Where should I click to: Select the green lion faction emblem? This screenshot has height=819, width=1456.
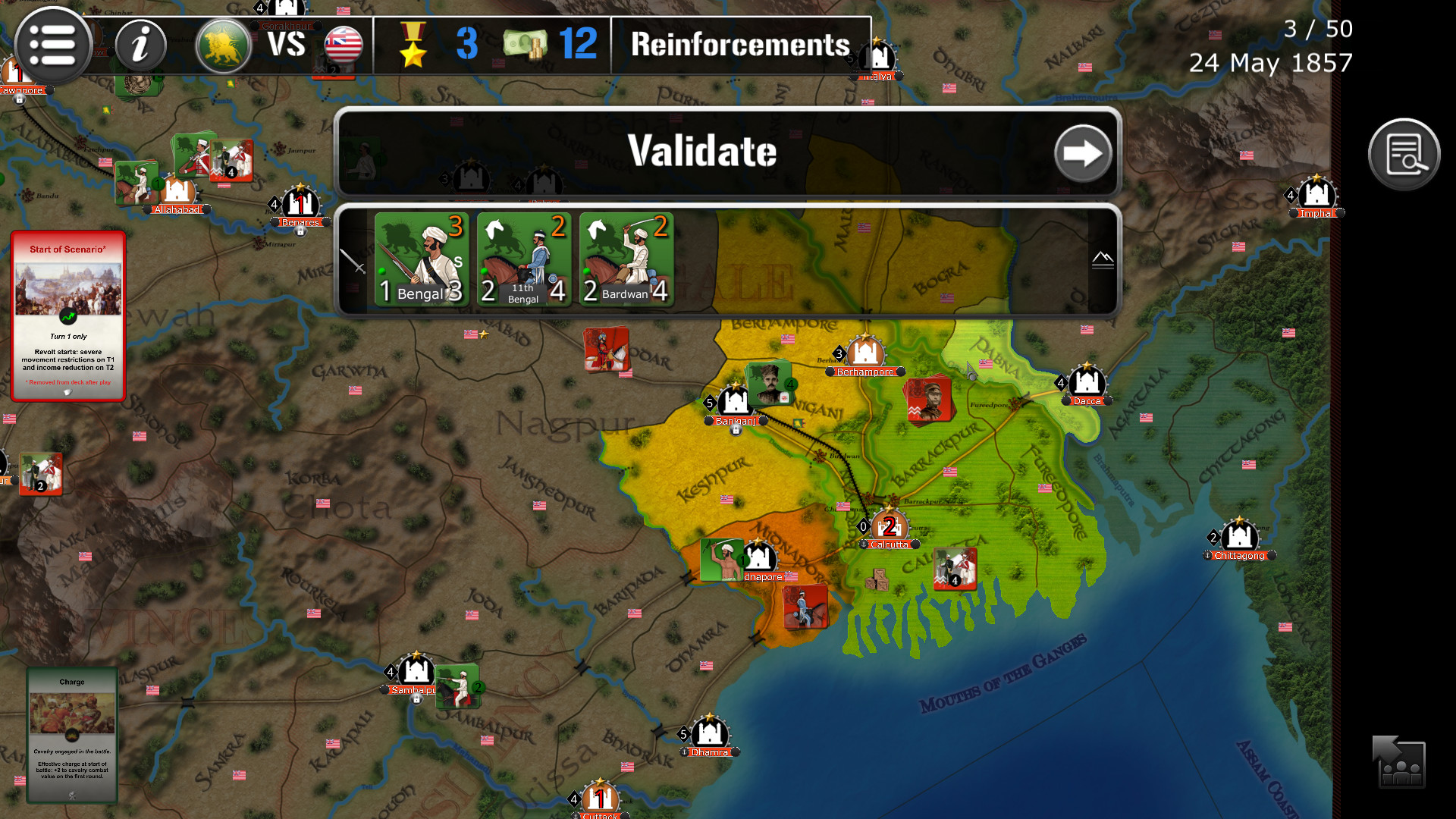(x=222, y=44)
